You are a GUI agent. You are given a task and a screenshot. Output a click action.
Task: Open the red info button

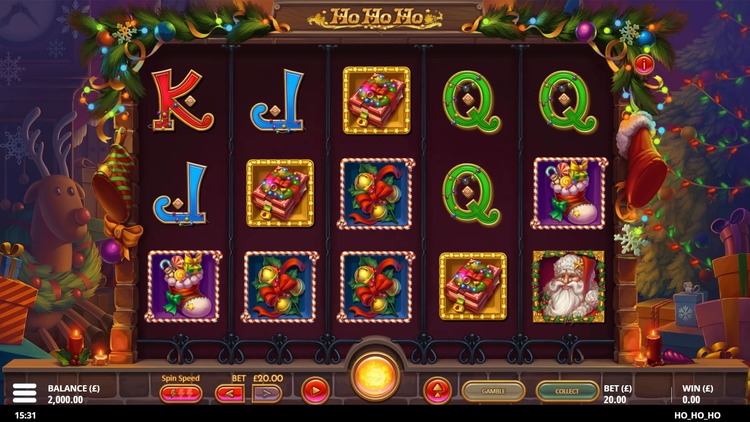[644, 64]
